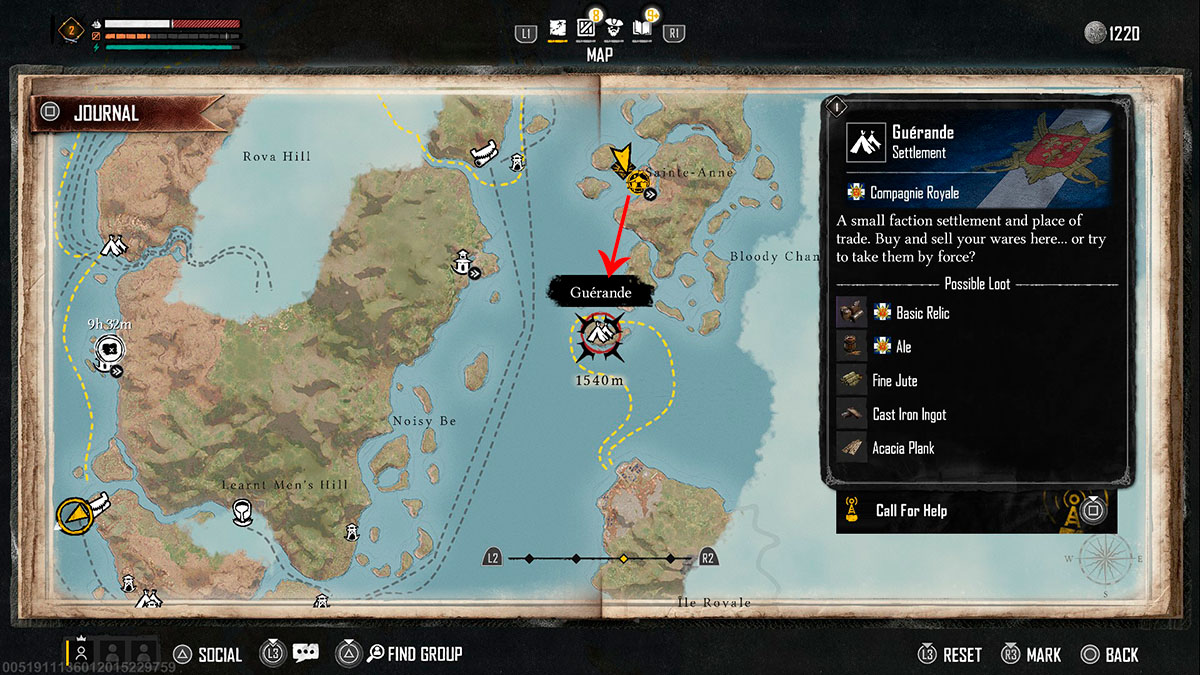Select the helmet marker near Learnt Men's Hill
The width and height of the screenshot is (1200, 675).
(241, 513)
